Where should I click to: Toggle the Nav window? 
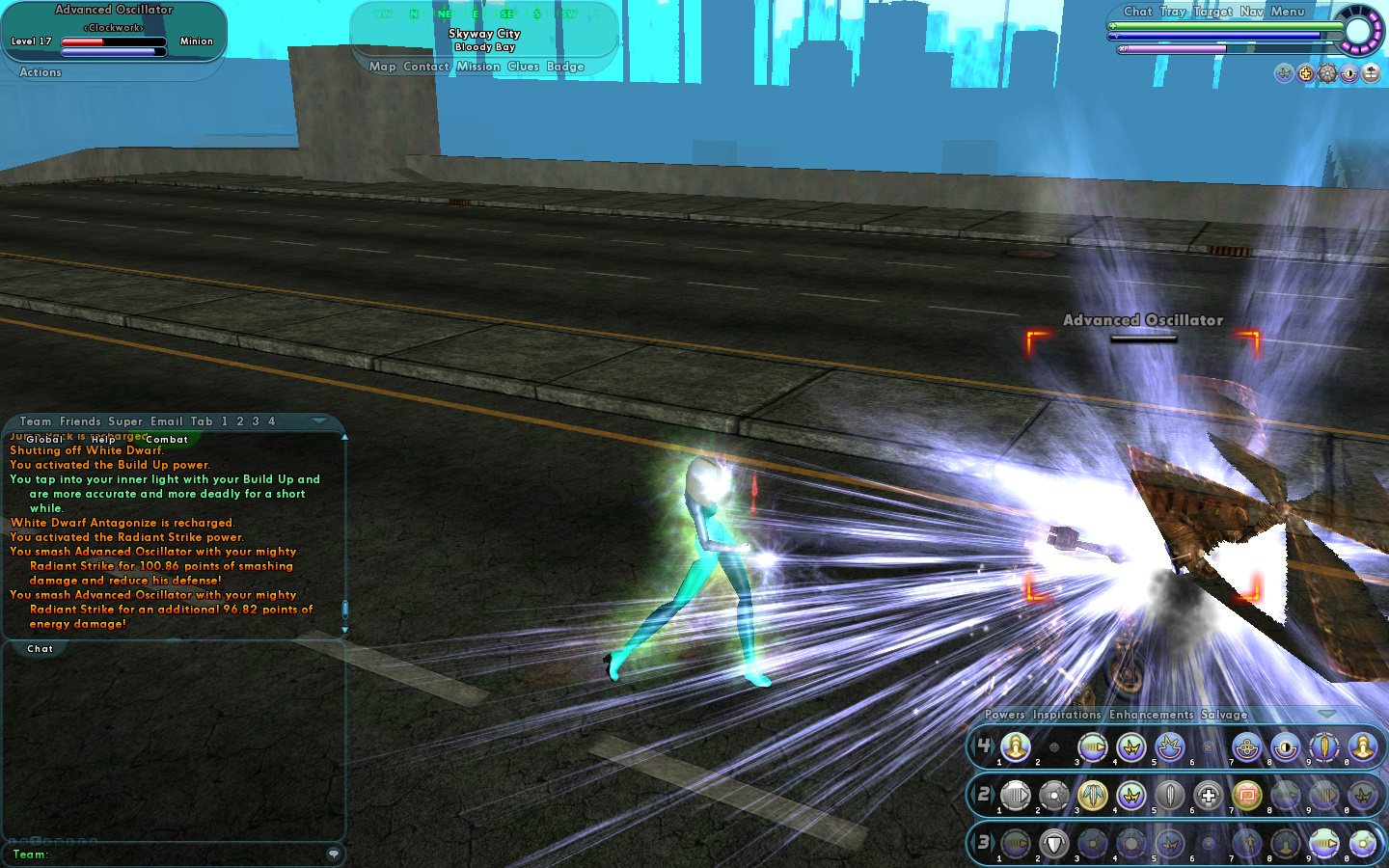pyautogui.click(x=1251, y=12)
